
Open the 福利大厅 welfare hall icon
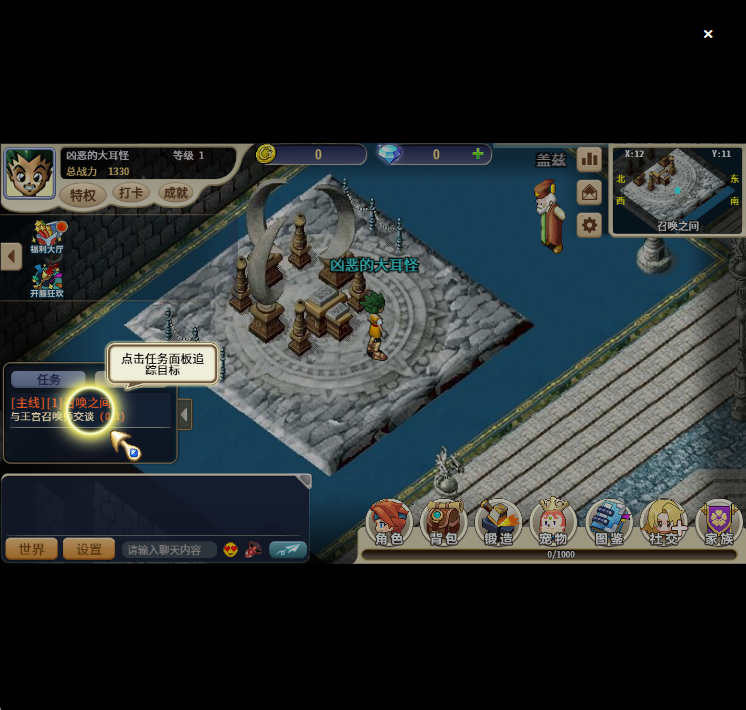(46, 237)
